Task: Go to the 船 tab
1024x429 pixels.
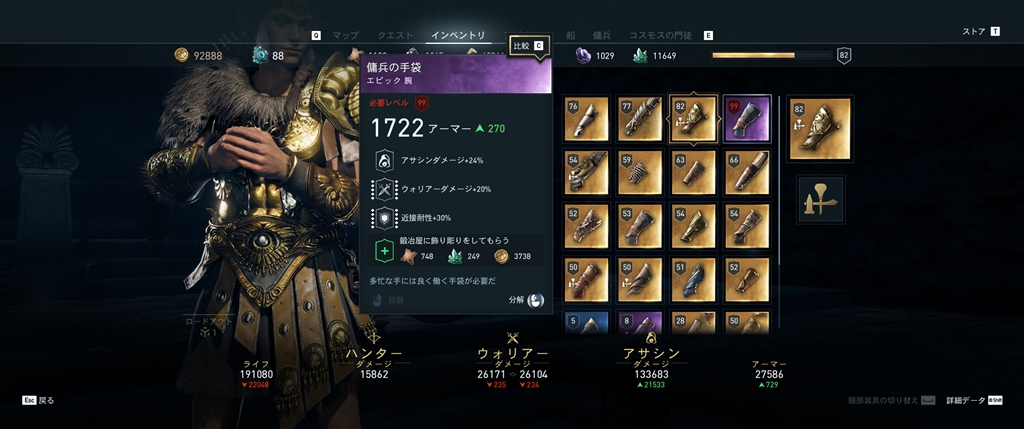Action: [x=570, y=35]
